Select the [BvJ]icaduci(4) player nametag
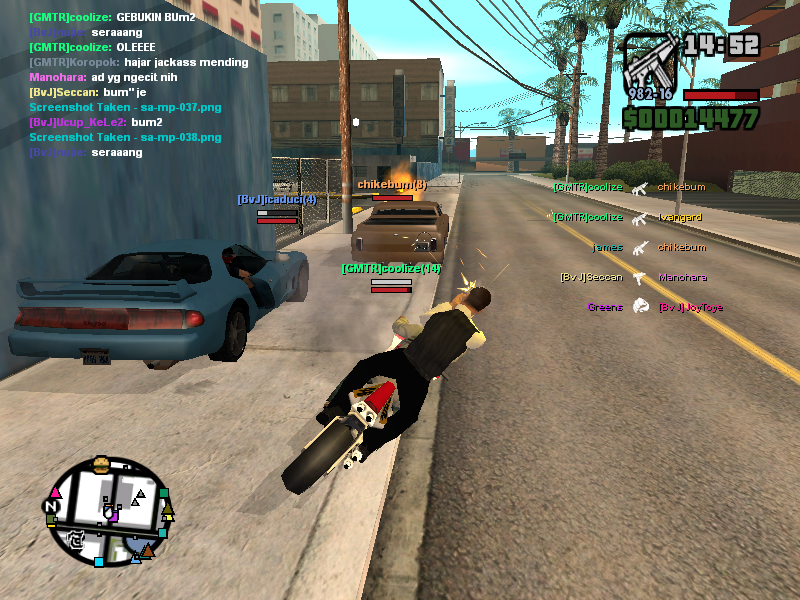The height and width of the screenshot is (600, 800). (276, 199)
